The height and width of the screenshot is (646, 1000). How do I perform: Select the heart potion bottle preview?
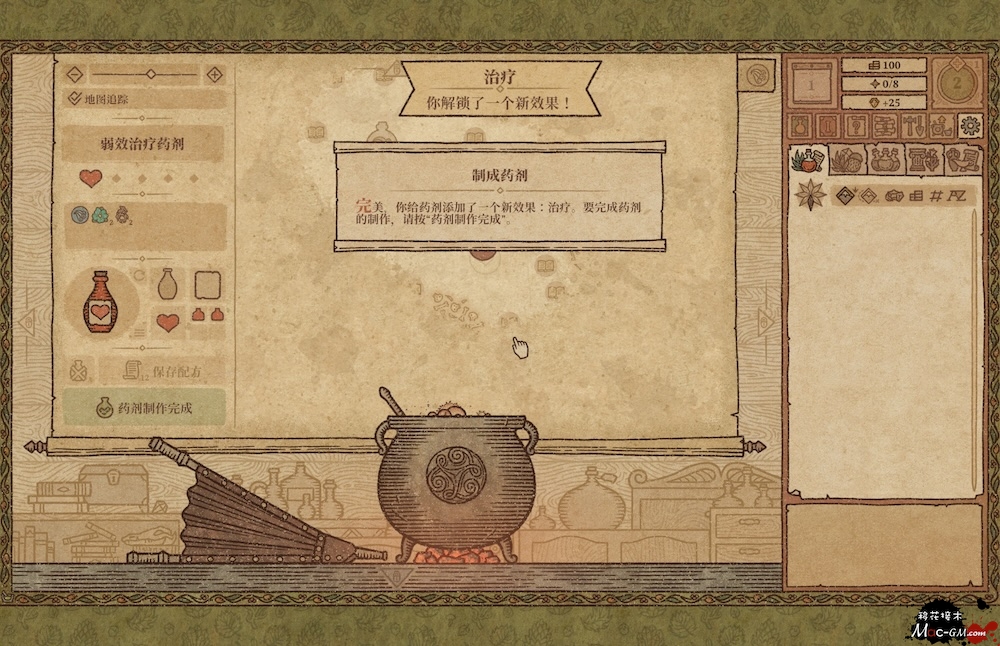[98, 301]
